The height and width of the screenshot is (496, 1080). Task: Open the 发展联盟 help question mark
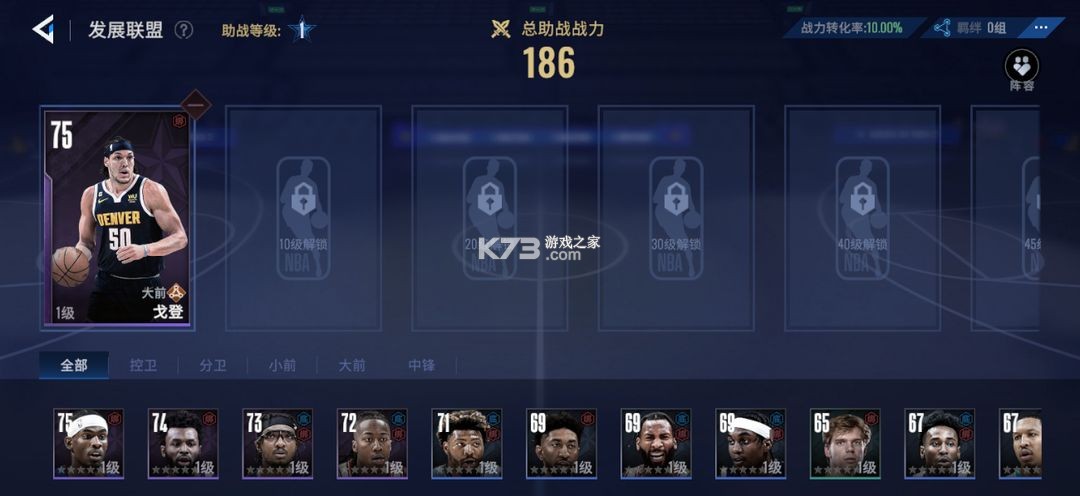[x=184, y=29]
